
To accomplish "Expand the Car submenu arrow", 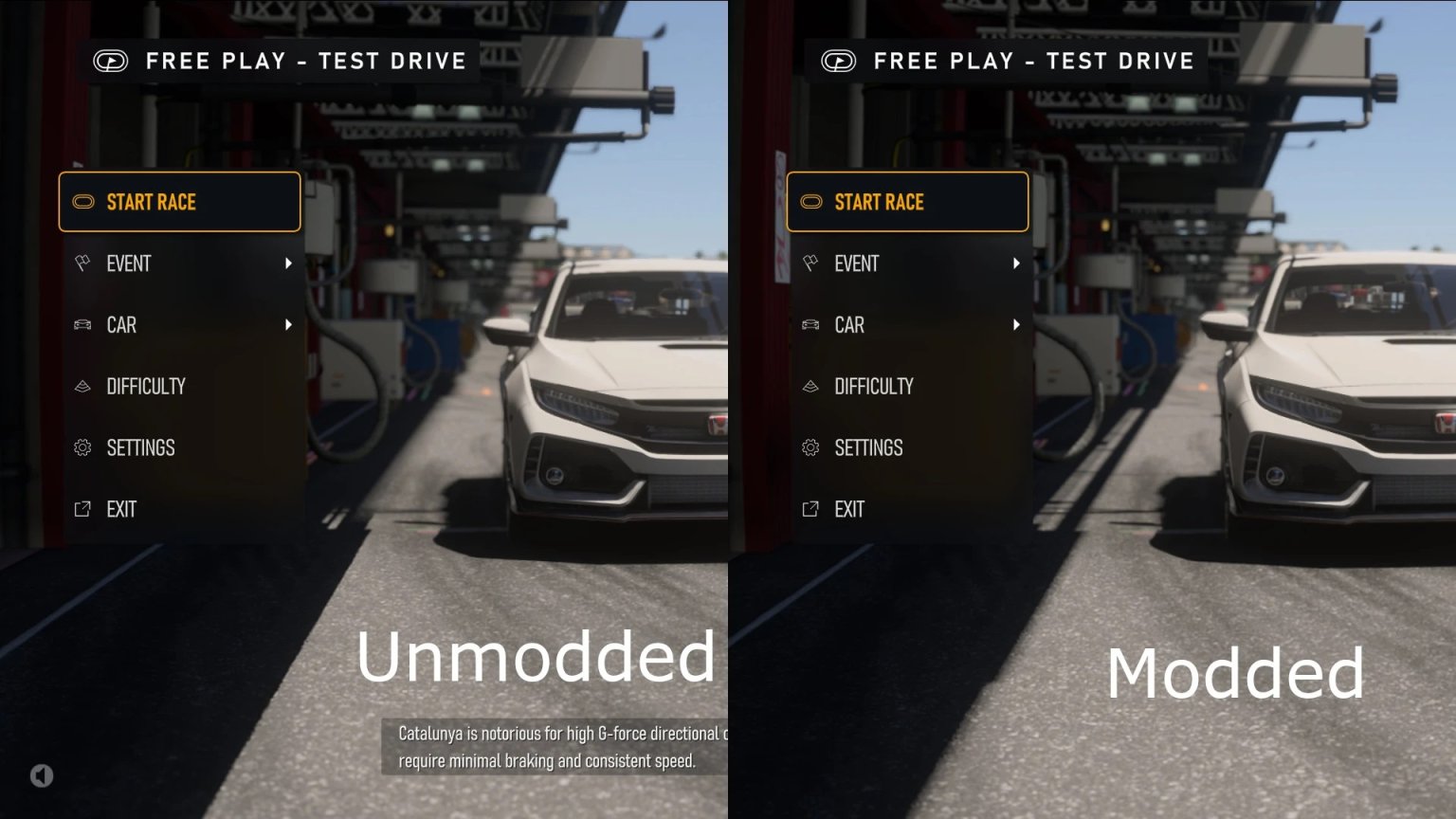I will point(289,325).
